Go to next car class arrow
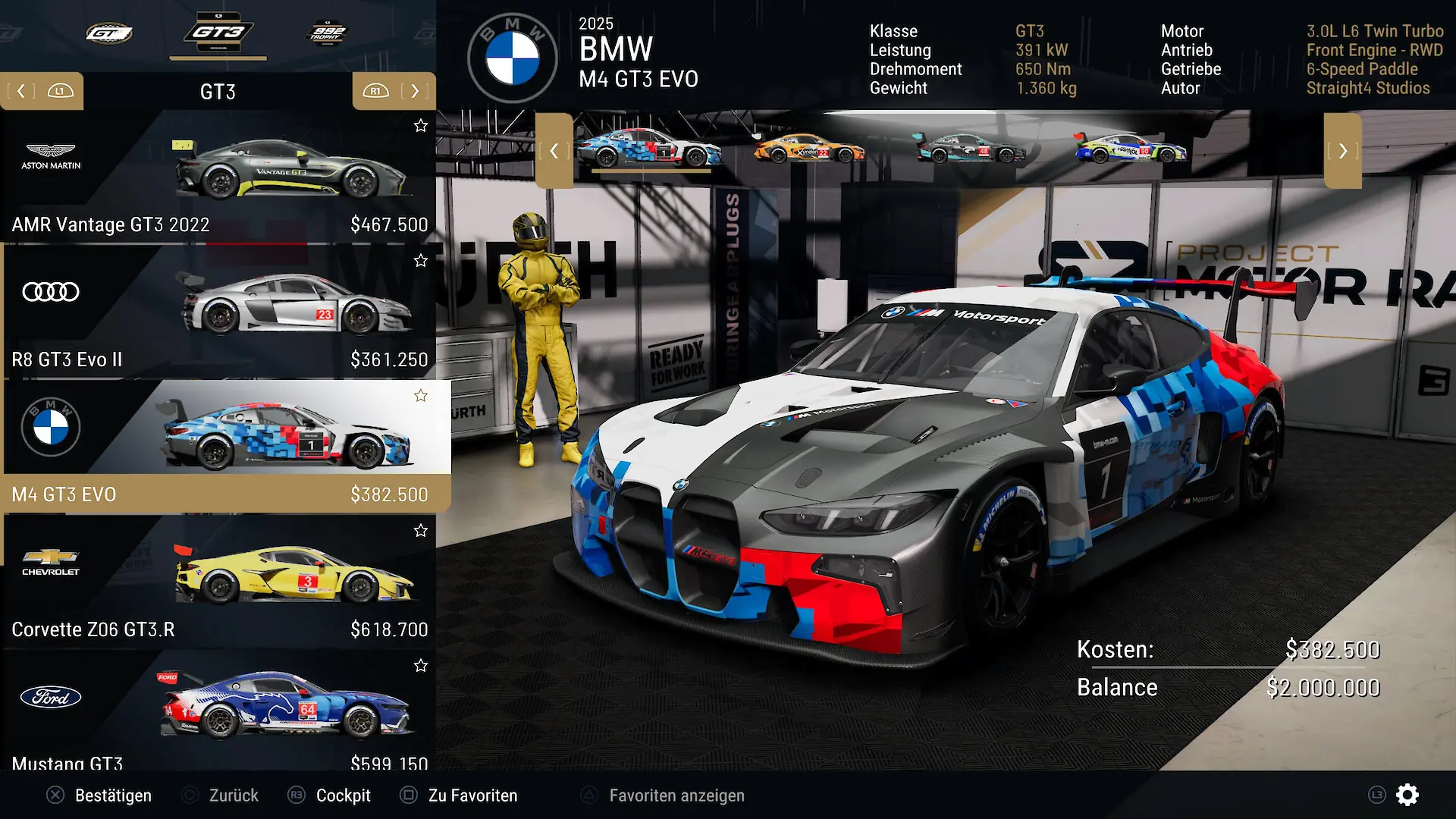 [x=414, y=91]
